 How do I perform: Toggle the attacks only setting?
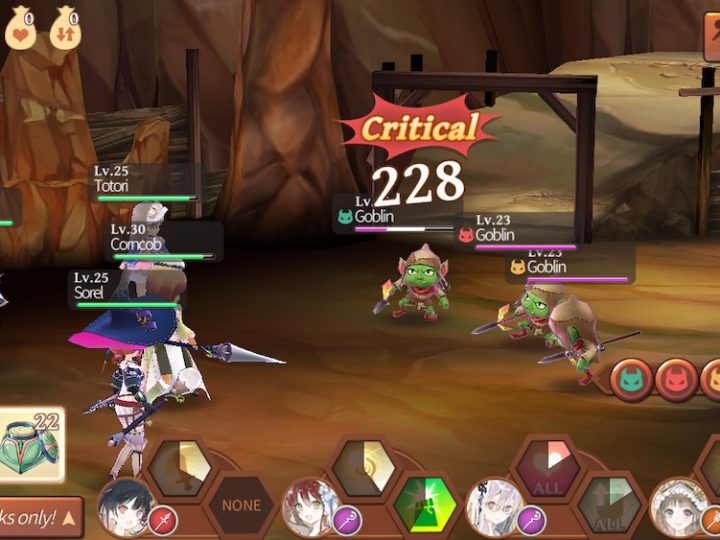[40, 517]
